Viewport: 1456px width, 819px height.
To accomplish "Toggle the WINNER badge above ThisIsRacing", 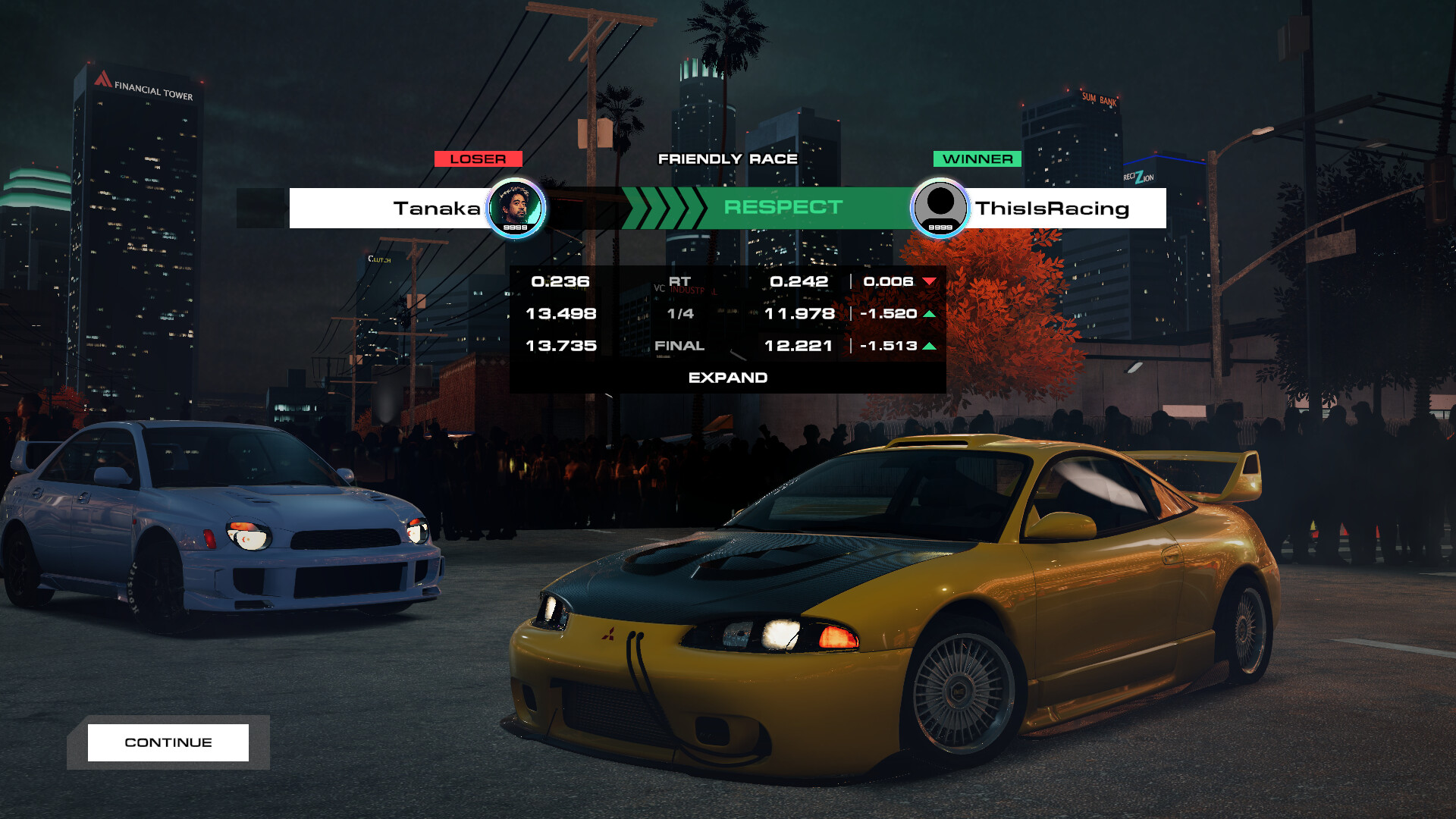I will [x=977, y=158].
